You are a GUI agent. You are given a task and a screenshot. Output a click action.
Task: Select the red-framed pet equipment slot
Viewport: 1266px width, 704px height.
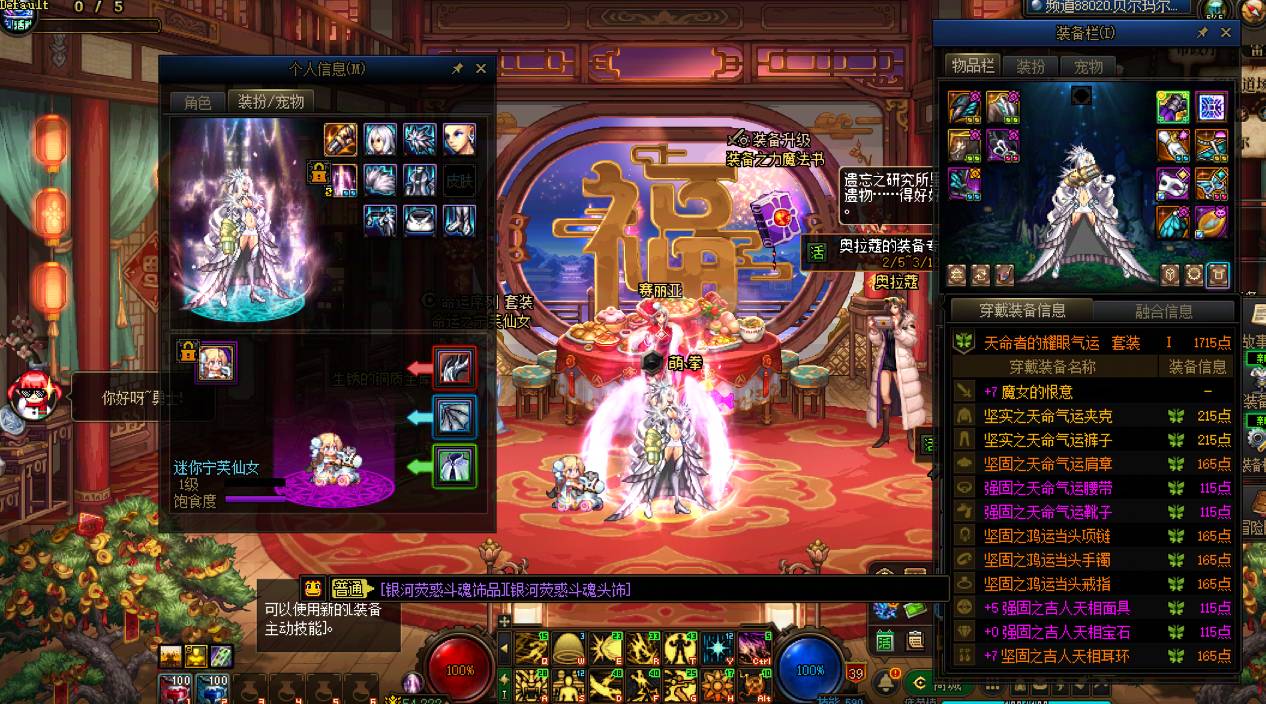(x=454, y=368)
